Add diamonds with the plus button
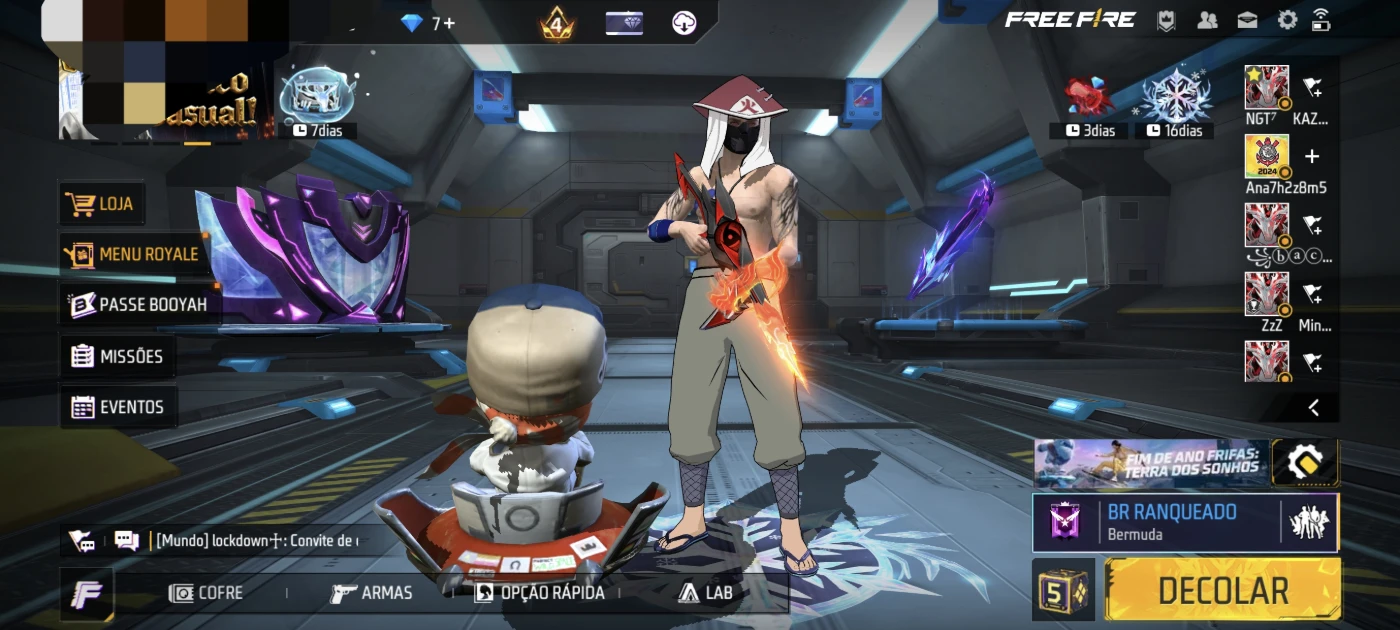 [449, 23]
